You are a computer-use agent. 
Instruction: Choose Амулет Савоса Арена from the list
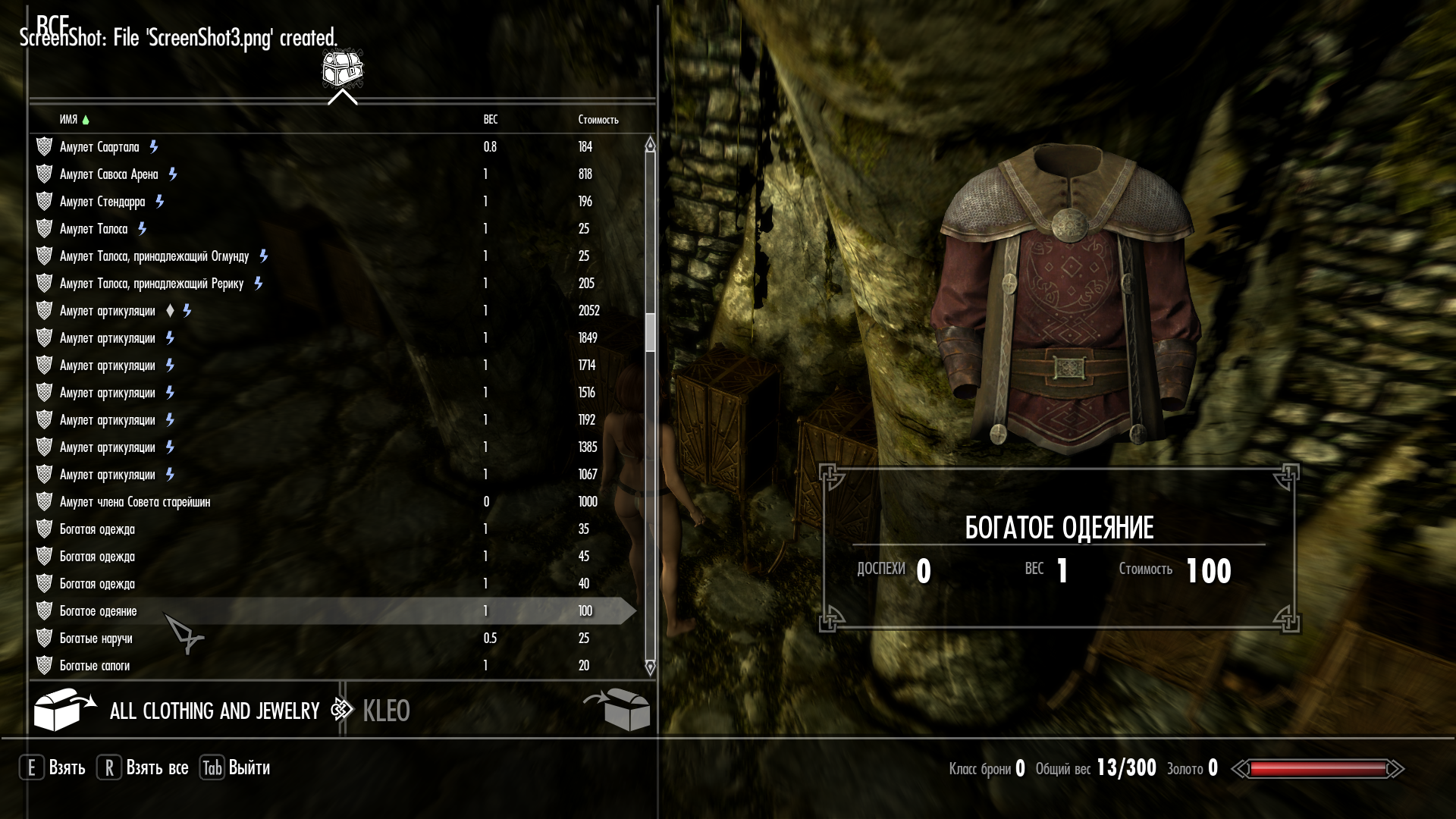click(108, 174)
